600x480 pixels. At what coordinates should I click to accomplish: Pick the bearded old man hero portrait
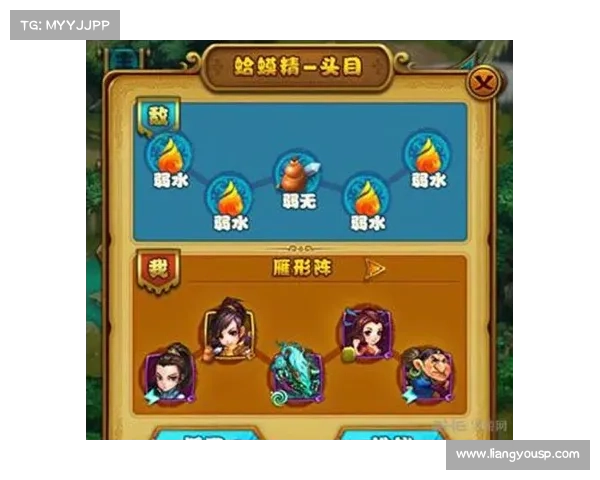click(x=424, y=373)
